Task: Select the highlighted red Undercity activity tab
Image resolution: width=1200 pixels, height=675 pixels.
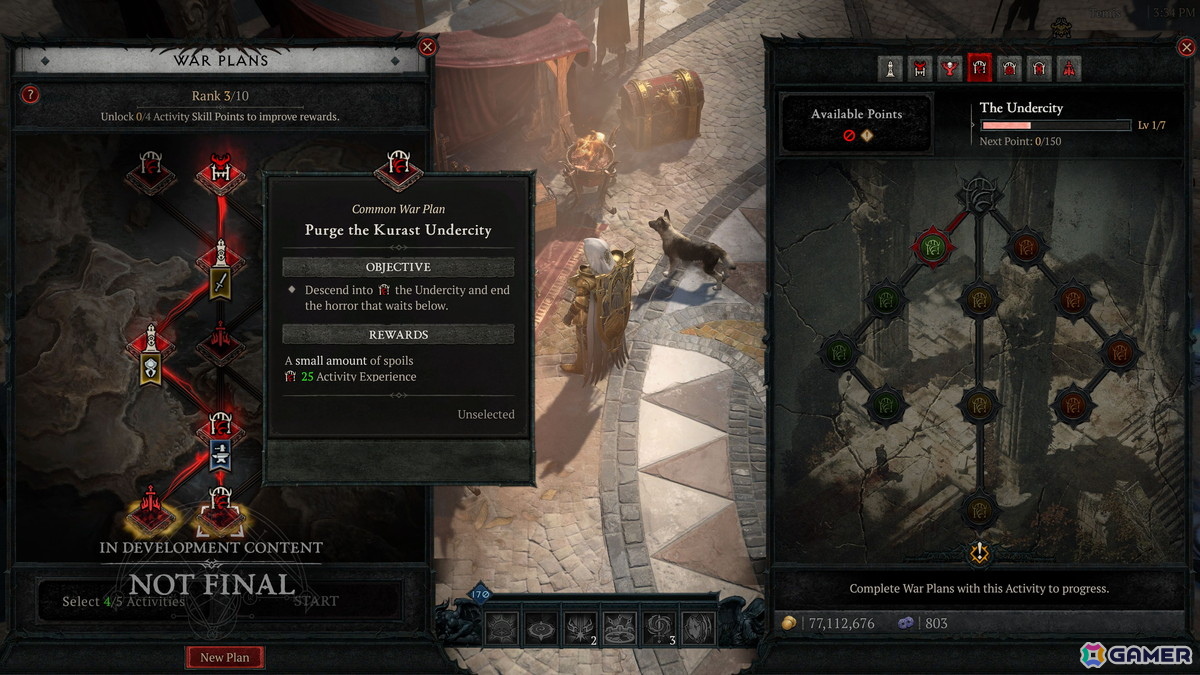Action: (x=980, y=68)
